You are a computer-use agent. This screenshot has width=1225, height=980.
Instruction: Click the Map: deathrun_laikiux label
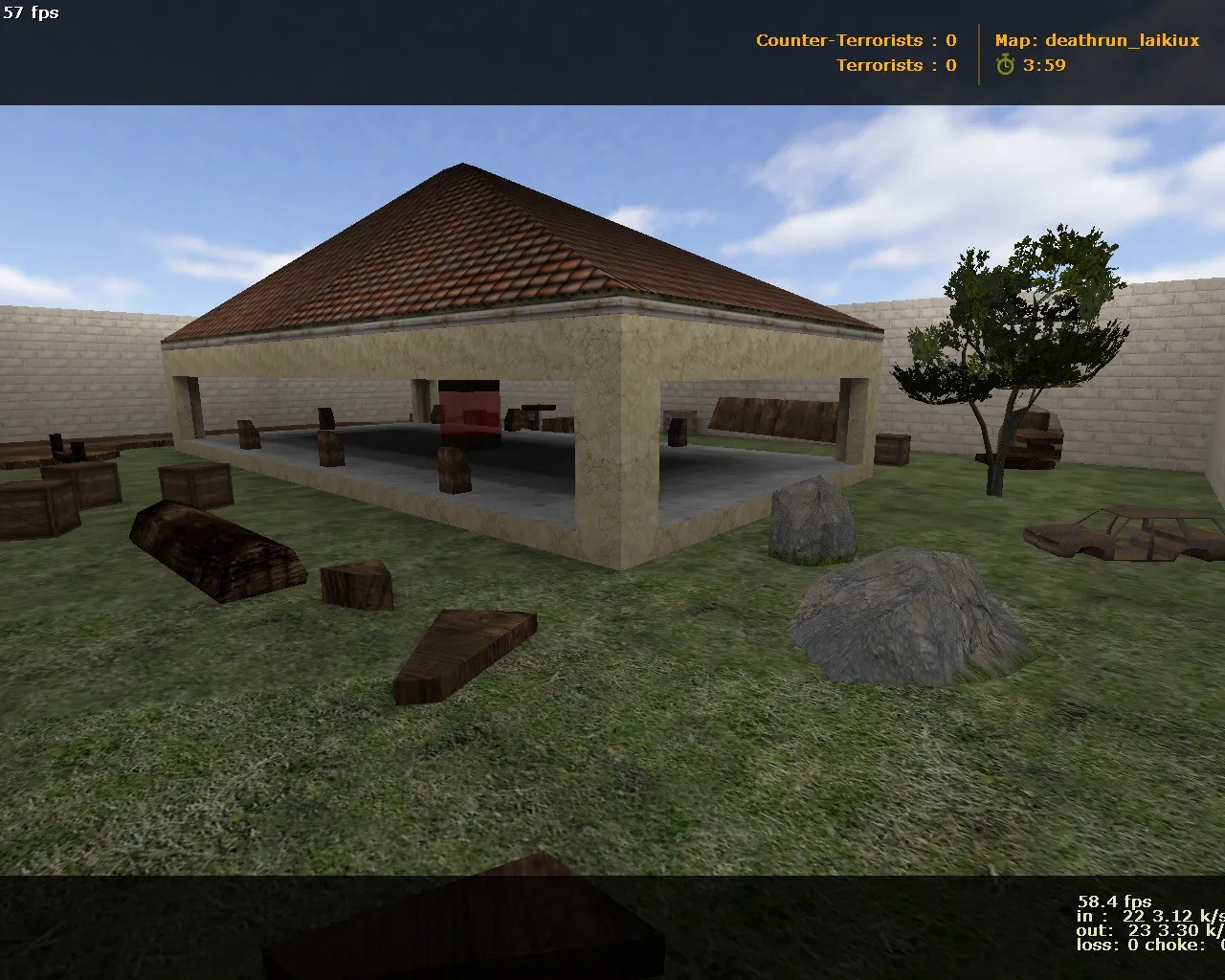point(1096,40)
